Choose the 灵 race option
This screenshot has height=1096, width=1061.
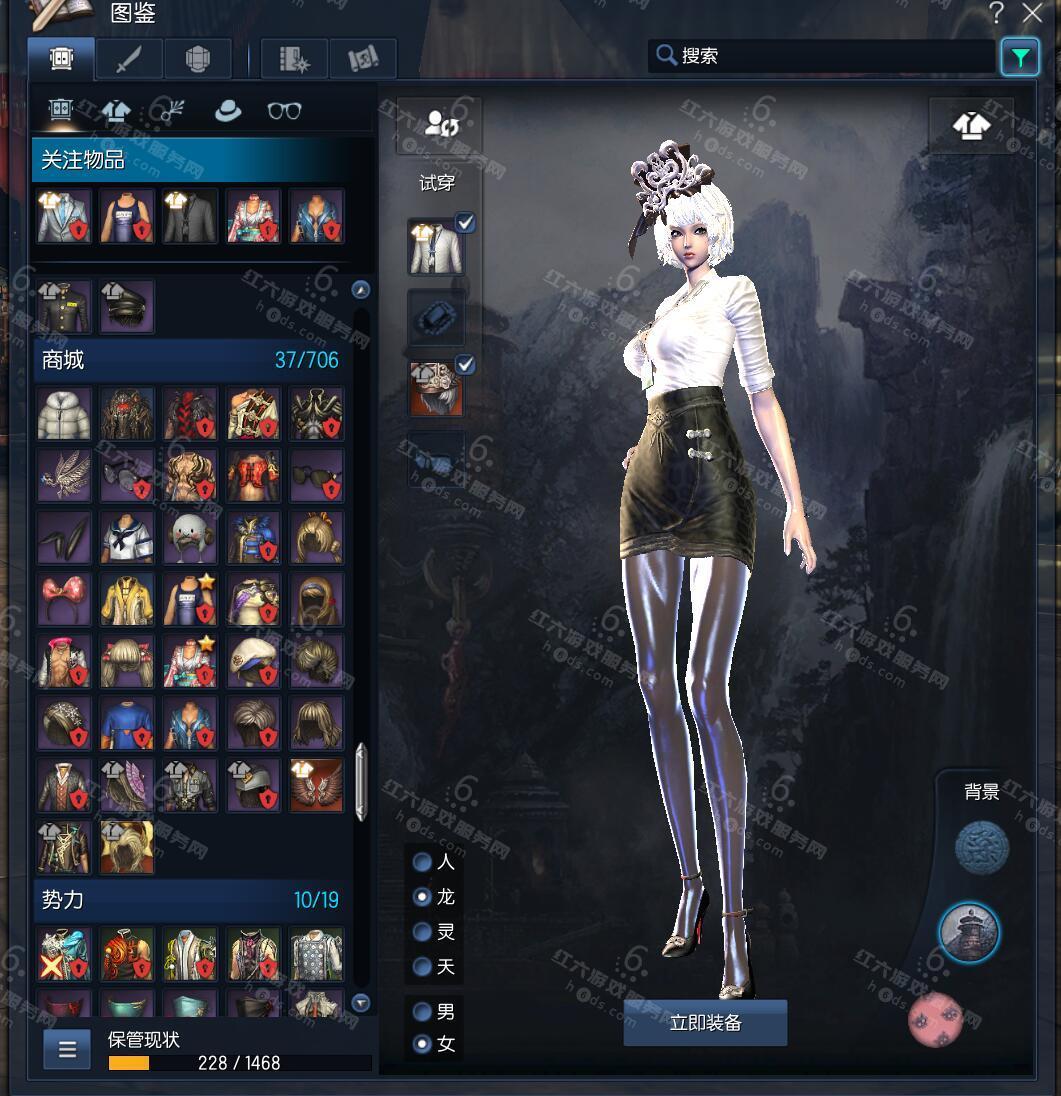(x=423, y=932)
